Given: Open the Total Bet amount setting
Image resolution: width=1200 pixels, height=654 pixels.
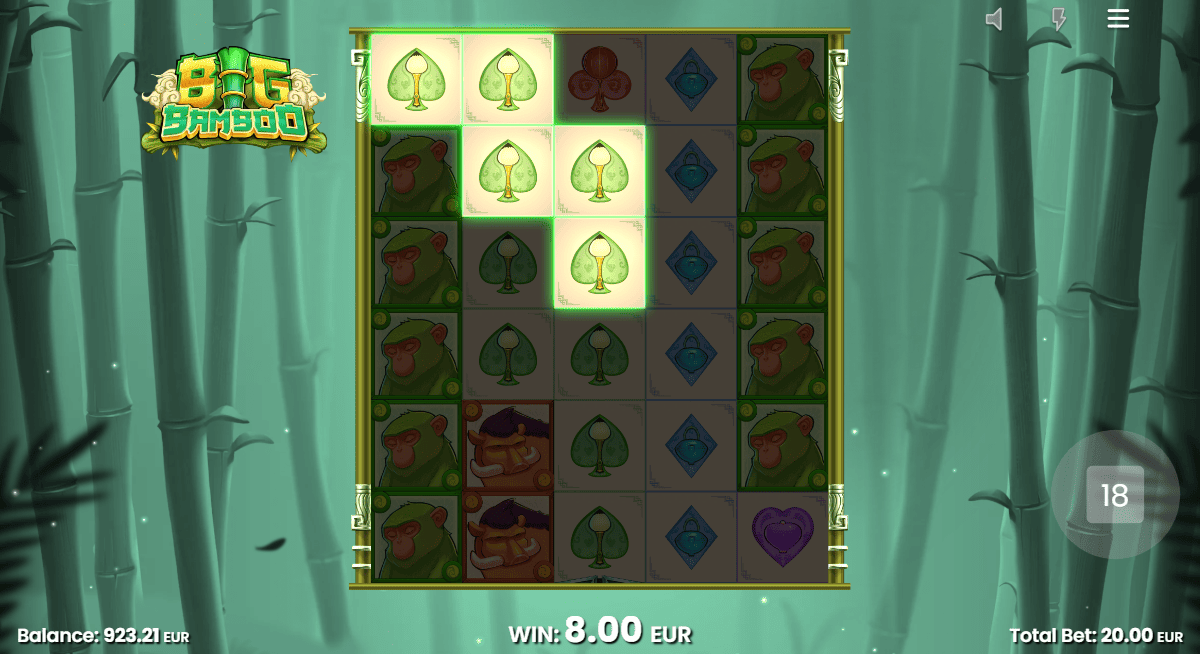Looking at the screenshot, I should 1095,635.
